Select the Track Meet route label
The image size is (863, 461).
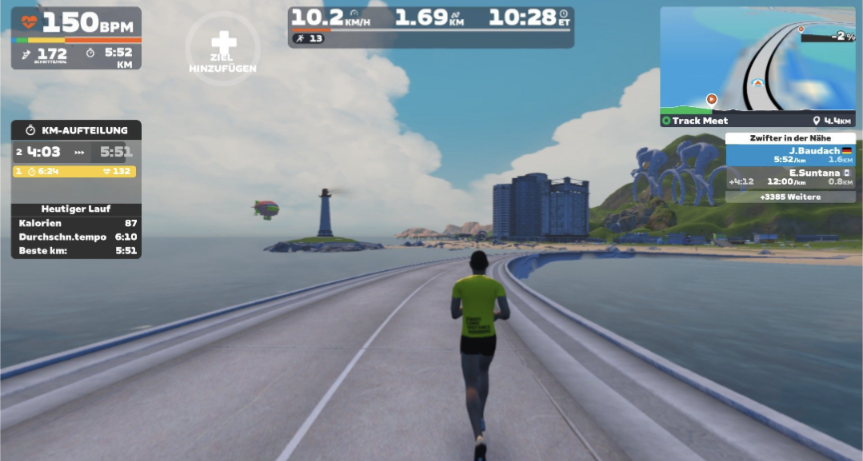[700, 120]
